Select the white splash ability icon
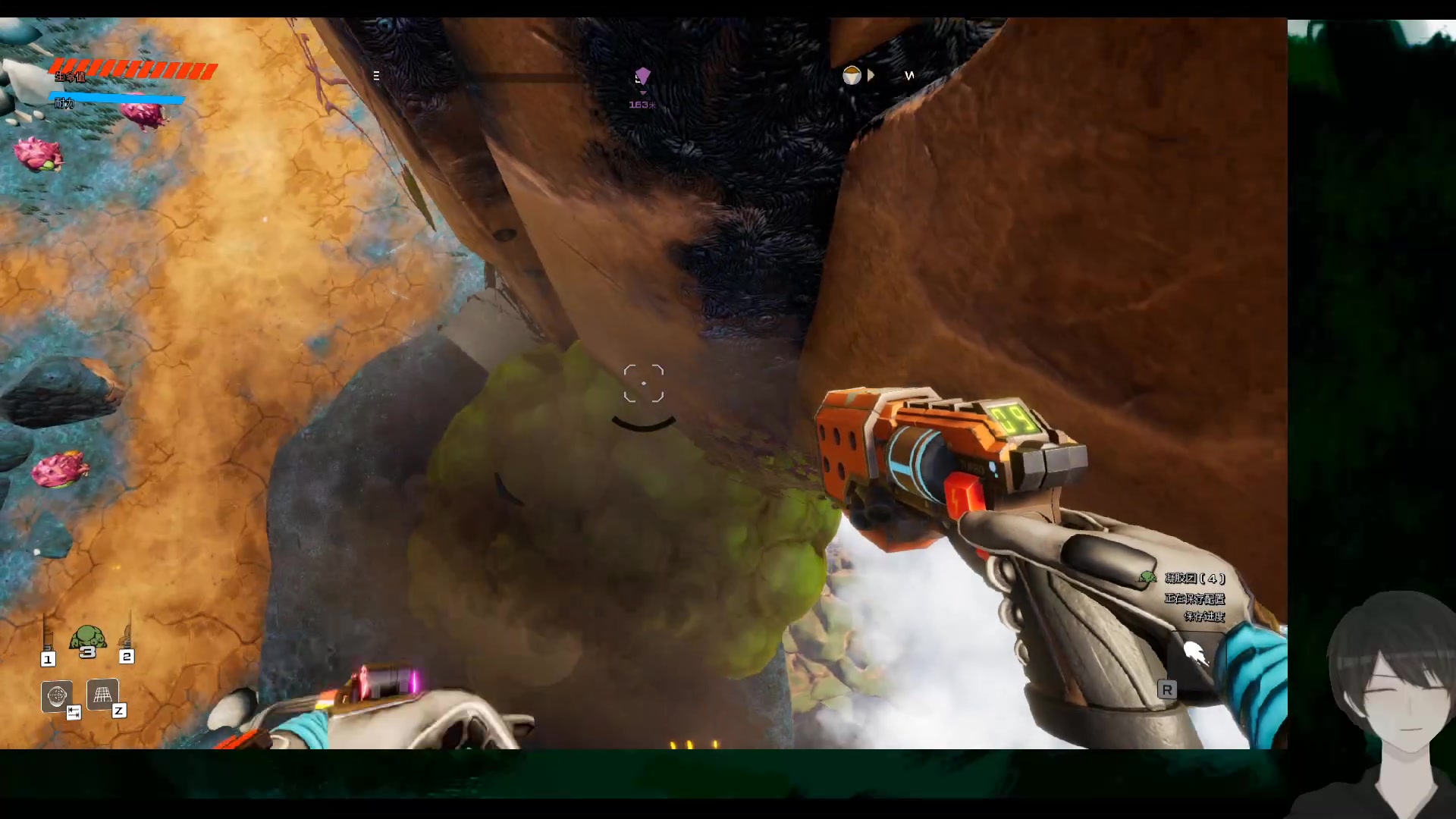This screenshot has width=1456, height=819. click(x=1195, y=652)
